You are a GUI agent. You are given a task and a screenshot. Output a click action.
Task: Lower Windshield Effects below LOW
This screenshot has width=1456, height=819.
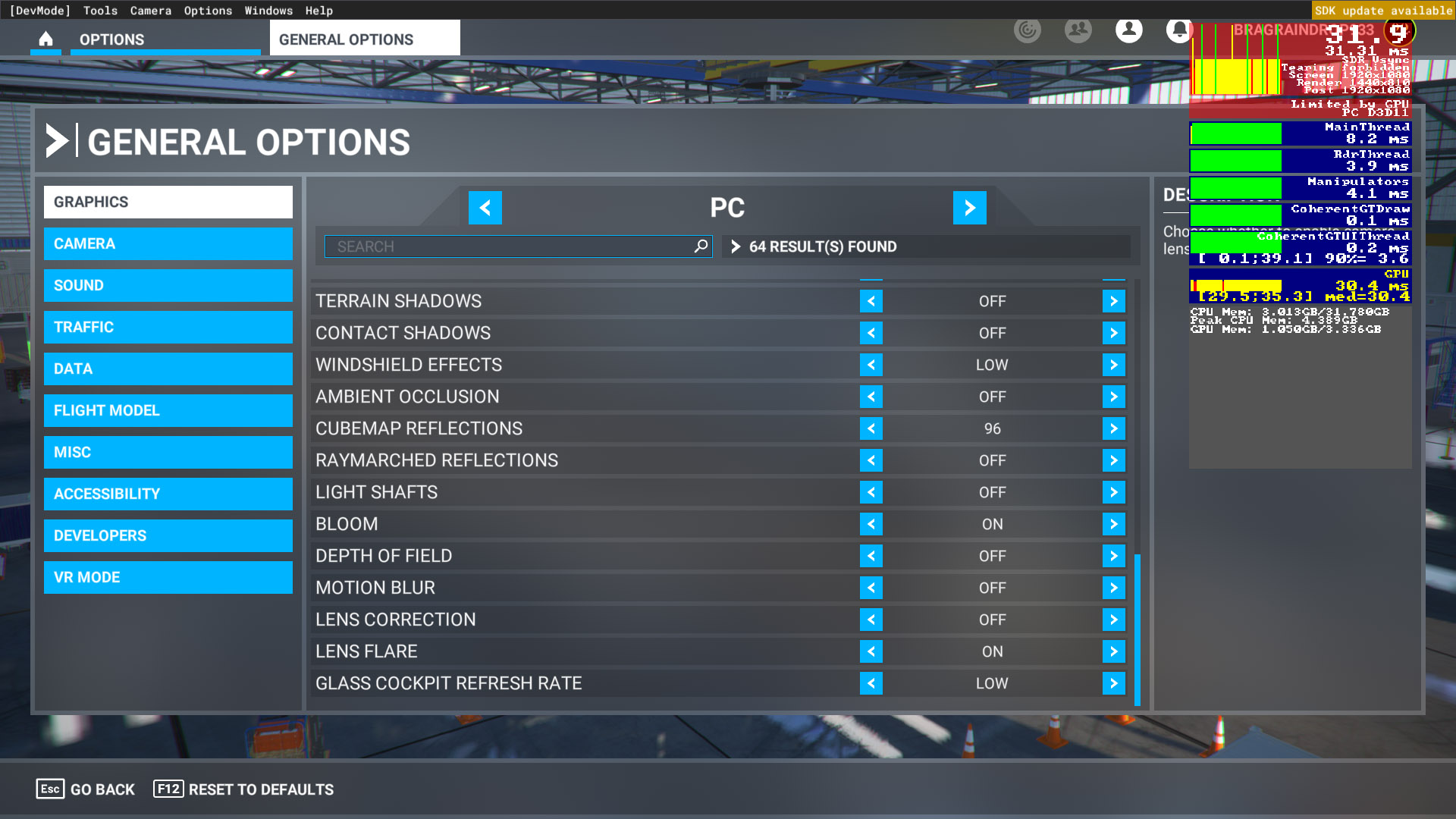(x=871, y=365)
